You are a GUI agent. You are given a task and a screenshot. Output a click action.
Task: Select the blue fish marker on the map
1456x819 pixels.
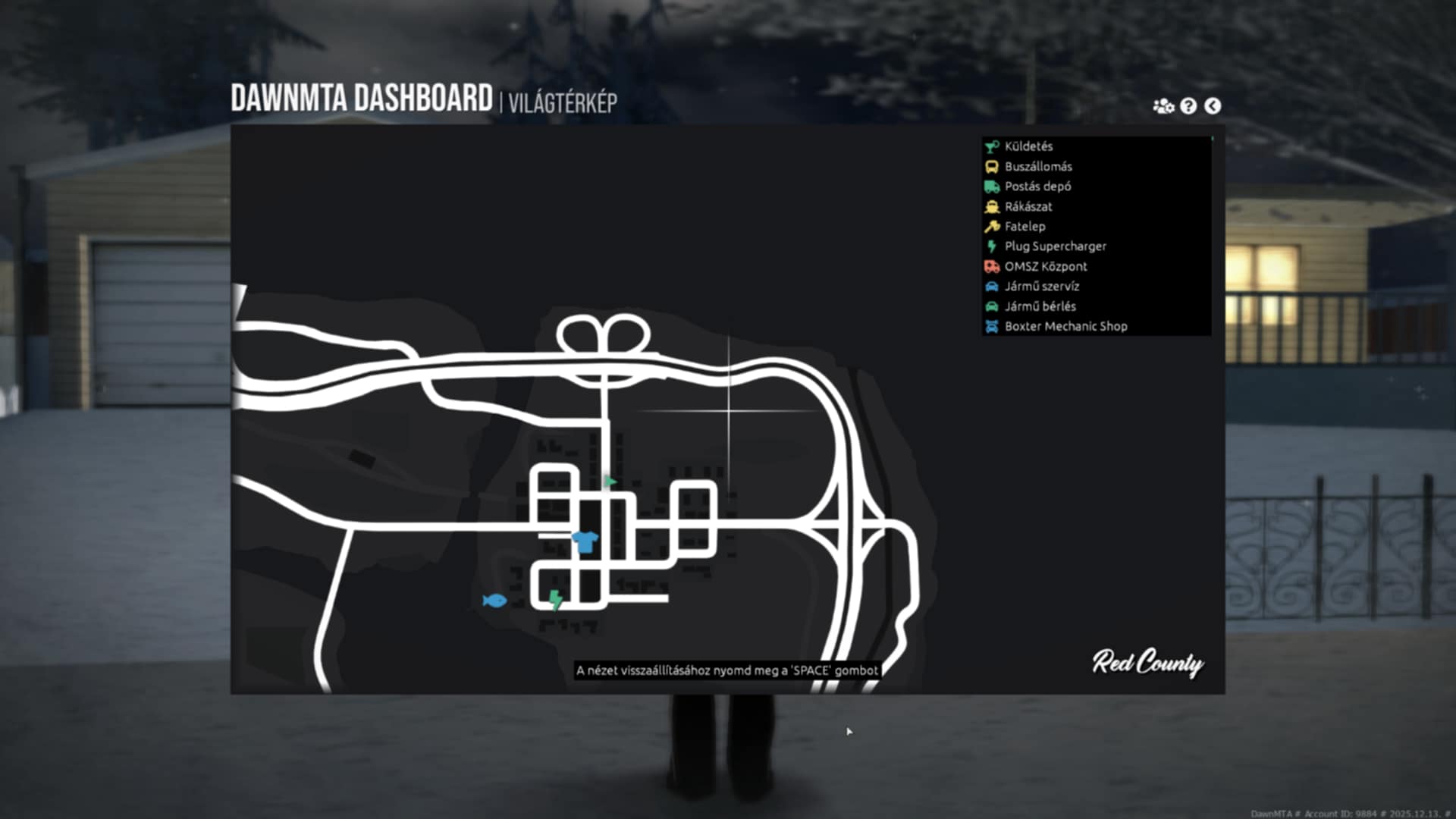tap(494, 601)
